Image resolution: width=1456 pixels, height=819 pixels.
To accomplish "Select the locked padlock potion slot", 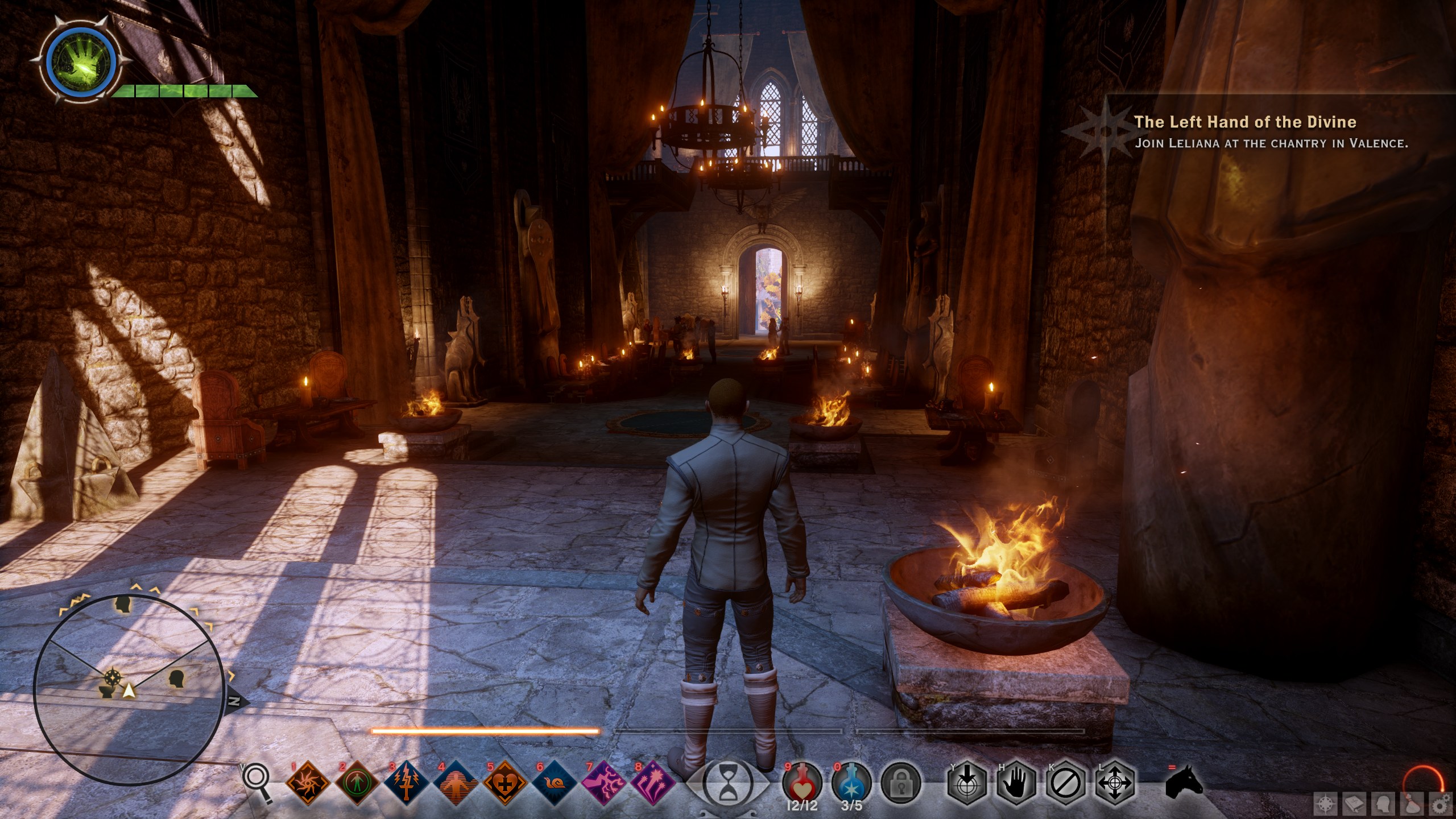I will click(x=900, y=784).
